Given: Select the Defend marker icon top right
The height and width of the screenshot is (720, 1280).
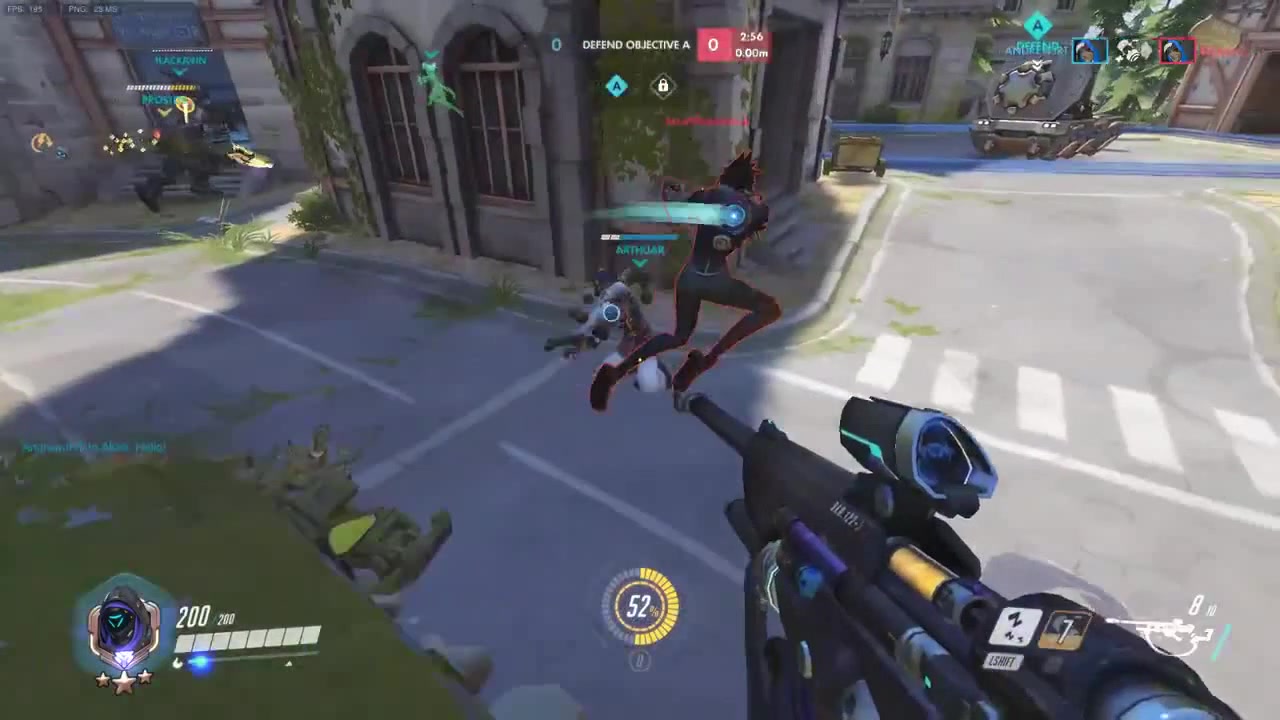Looking at the screenshot, I should (x=1038, y=24).
